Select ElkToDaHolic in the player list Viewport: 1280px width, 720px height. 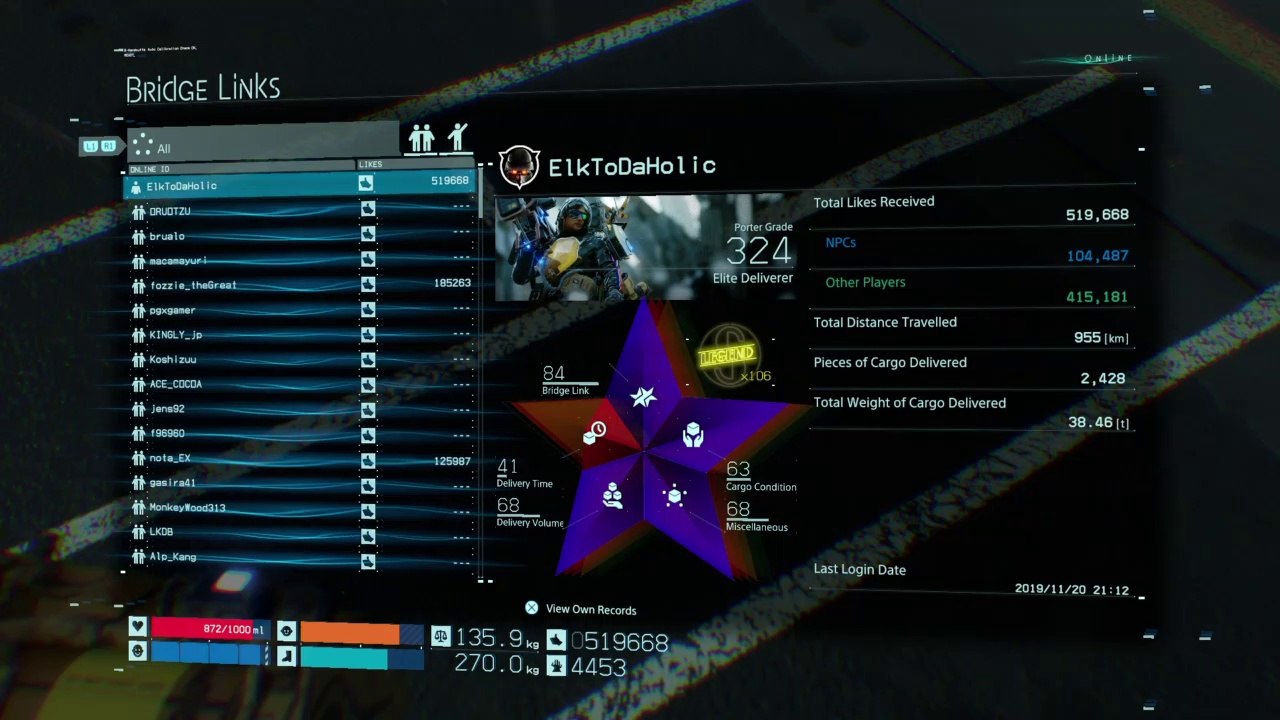(182, 186)
